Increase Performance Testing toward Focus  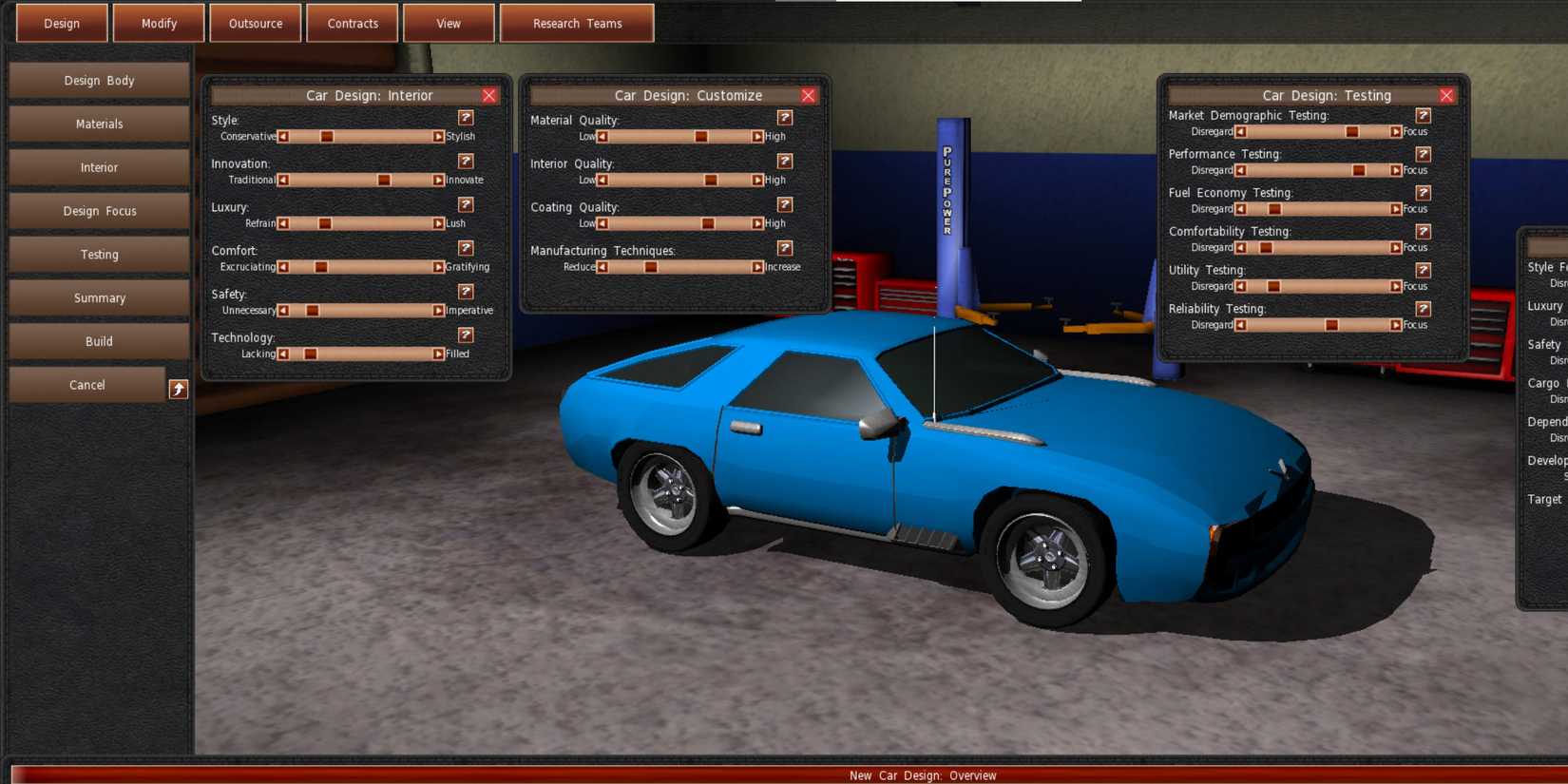tap(1394, 169)
